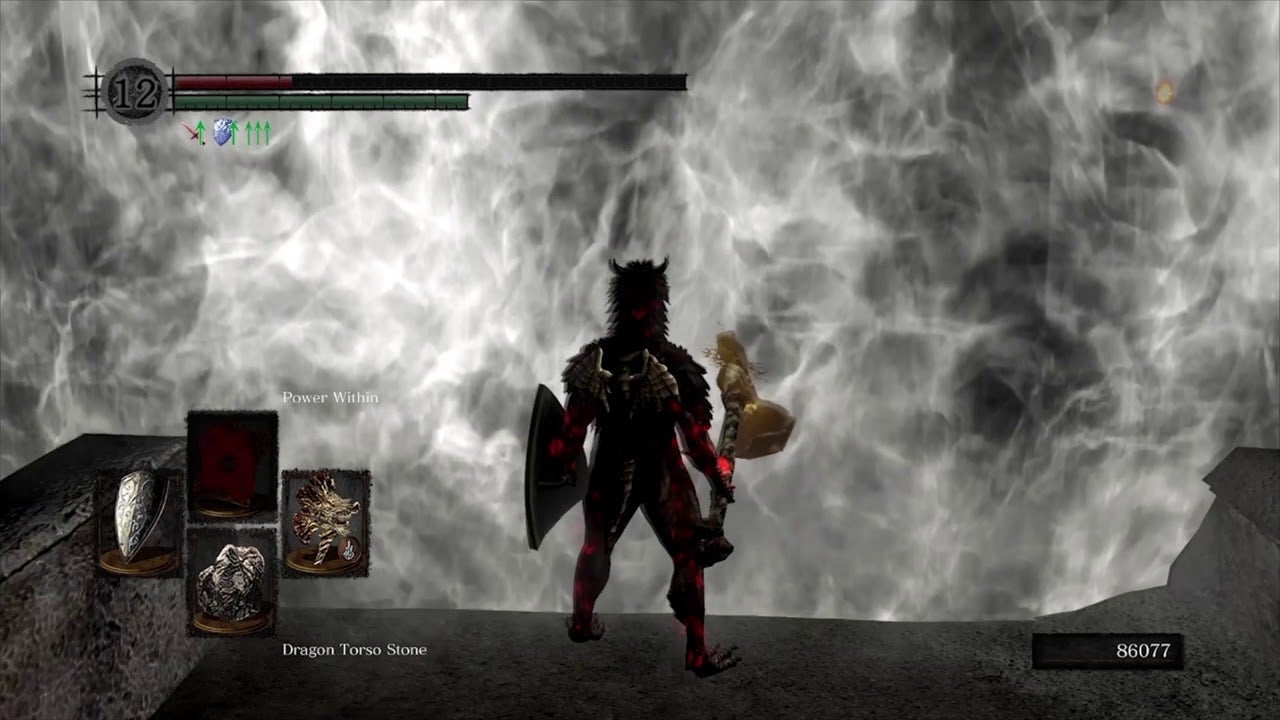Choose the left-hand silver shield slot
This screenshot has height=720, width=1280.
point(139,523)
